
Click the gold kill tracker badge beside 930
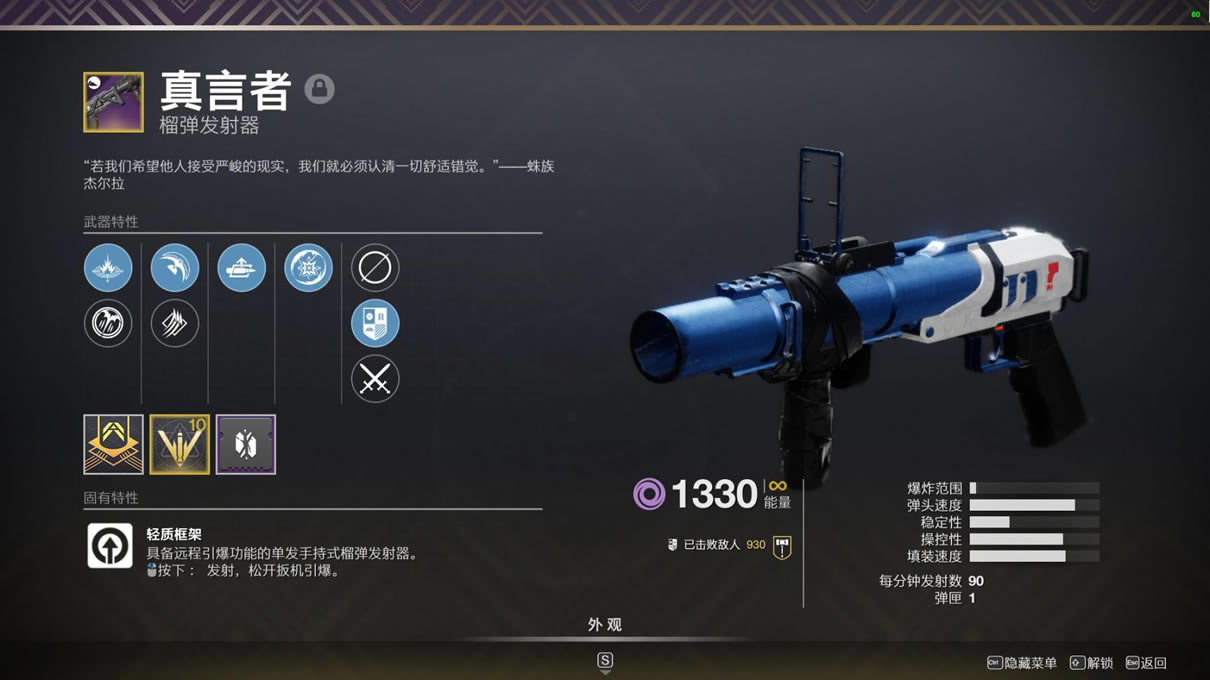782,546
